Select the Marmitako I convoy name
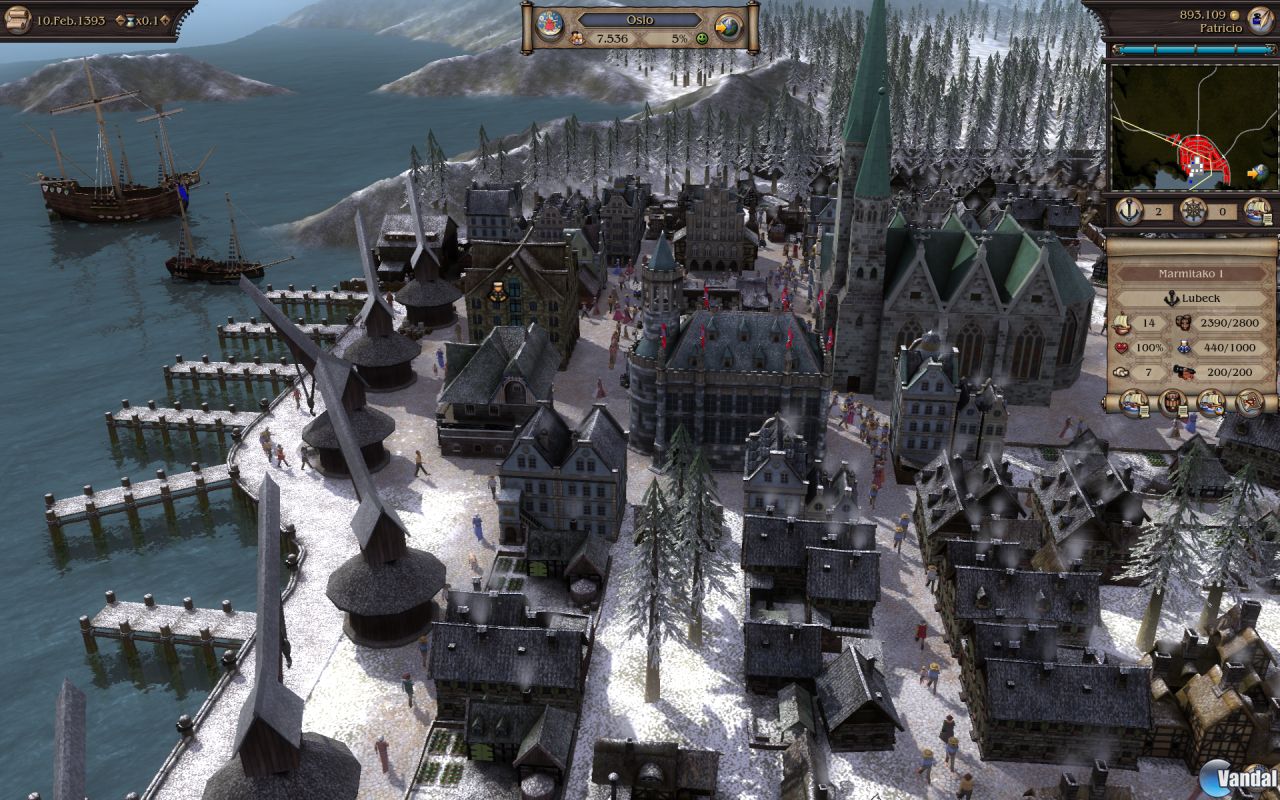This screenshot has height=800, width=1280. click(1192, 273)
